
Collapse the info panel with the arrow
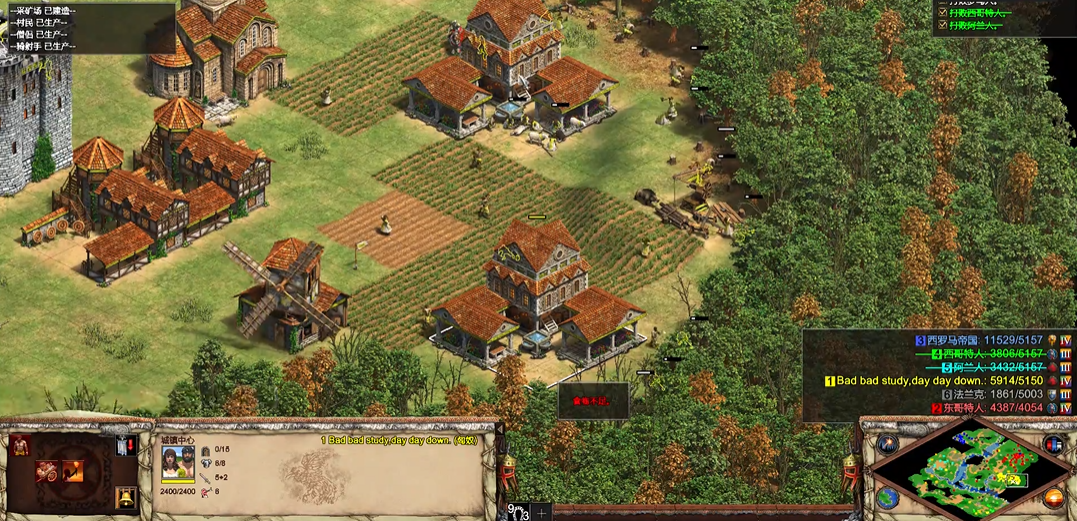pyautogui.click(x=500, y=429)
